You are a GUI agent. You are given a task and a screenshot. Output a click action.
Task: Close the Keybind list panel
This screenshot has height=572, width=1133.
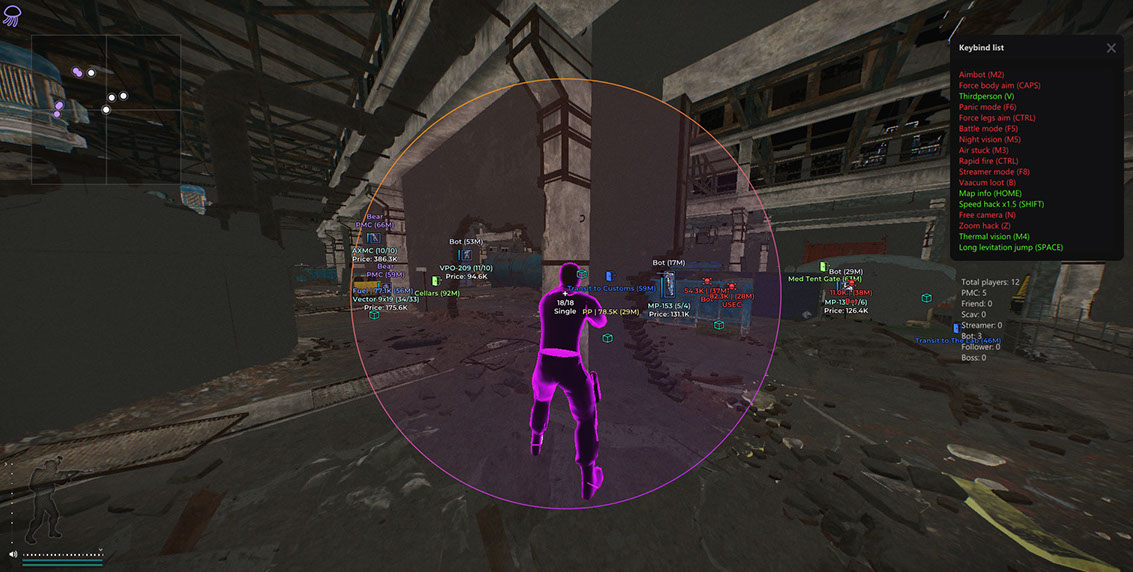(1111, 48)
